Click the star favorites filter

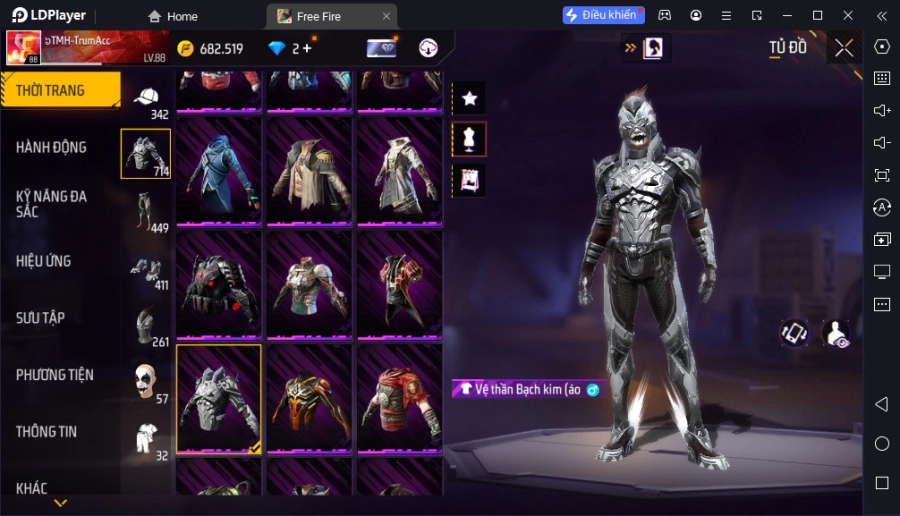point(469,98)
